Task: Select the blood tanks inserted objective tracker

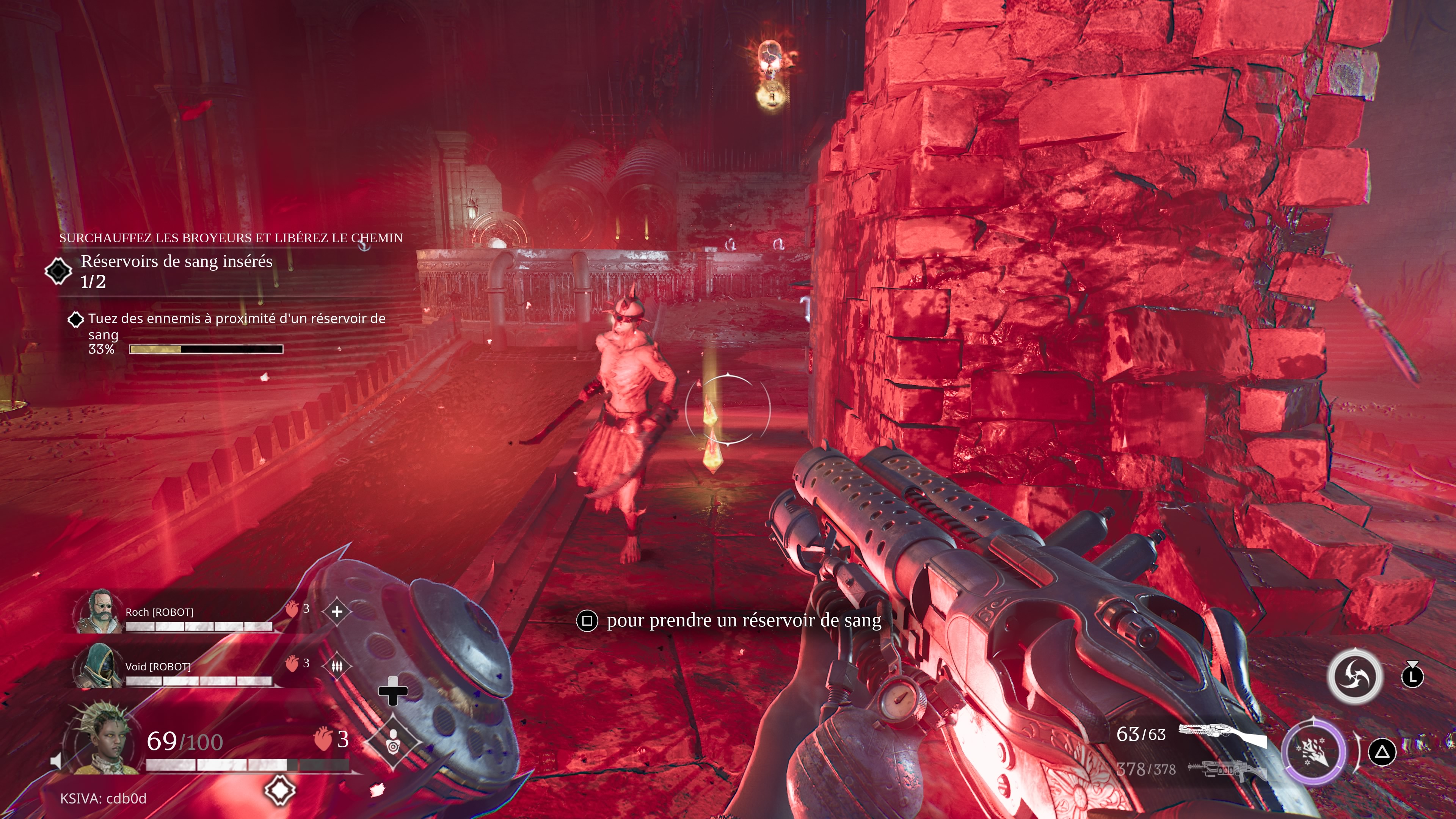Action: [176, 271]
